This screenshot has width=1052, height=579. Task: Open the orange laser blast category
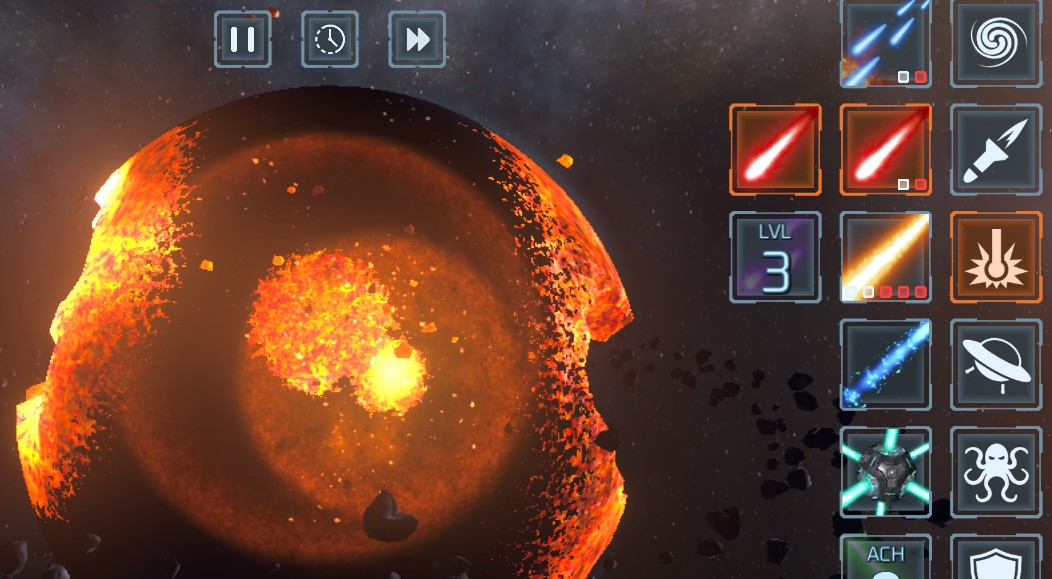995,257
